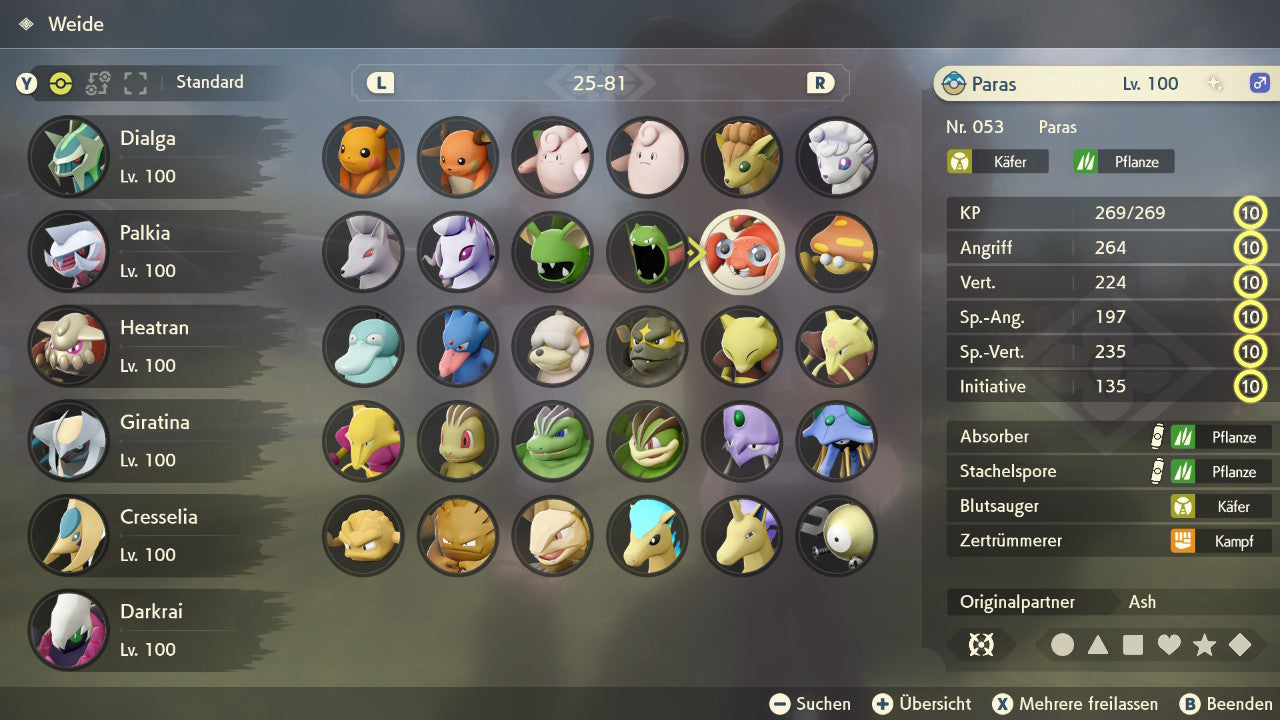This screenshot has width=1280, height=720.
Task: Select the Raichu pasture slot
Action: (458, 157)
